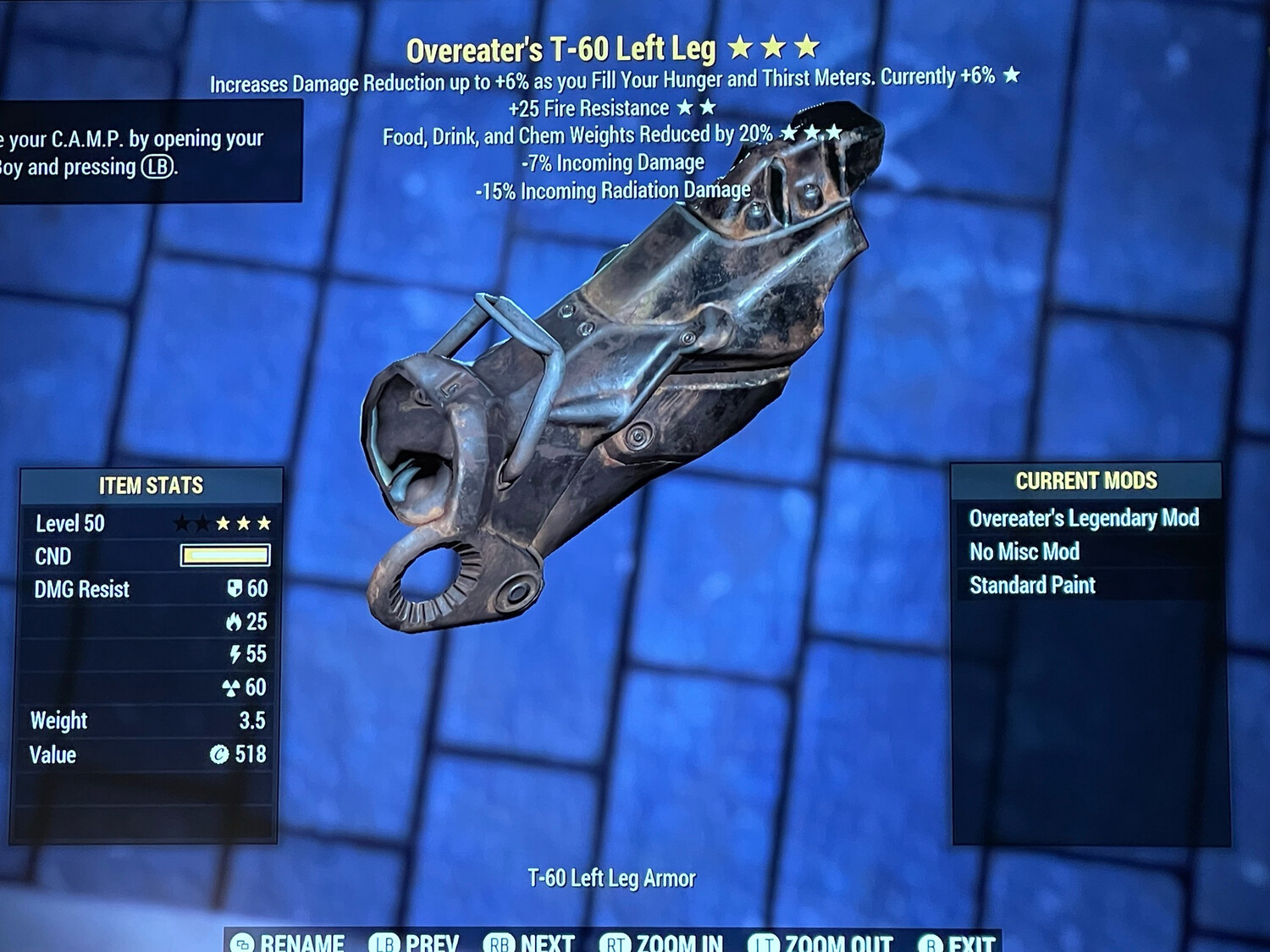Choose the Rename option in the bottom bar
This screenshot has width=1270, height=952.
[289, 942]
